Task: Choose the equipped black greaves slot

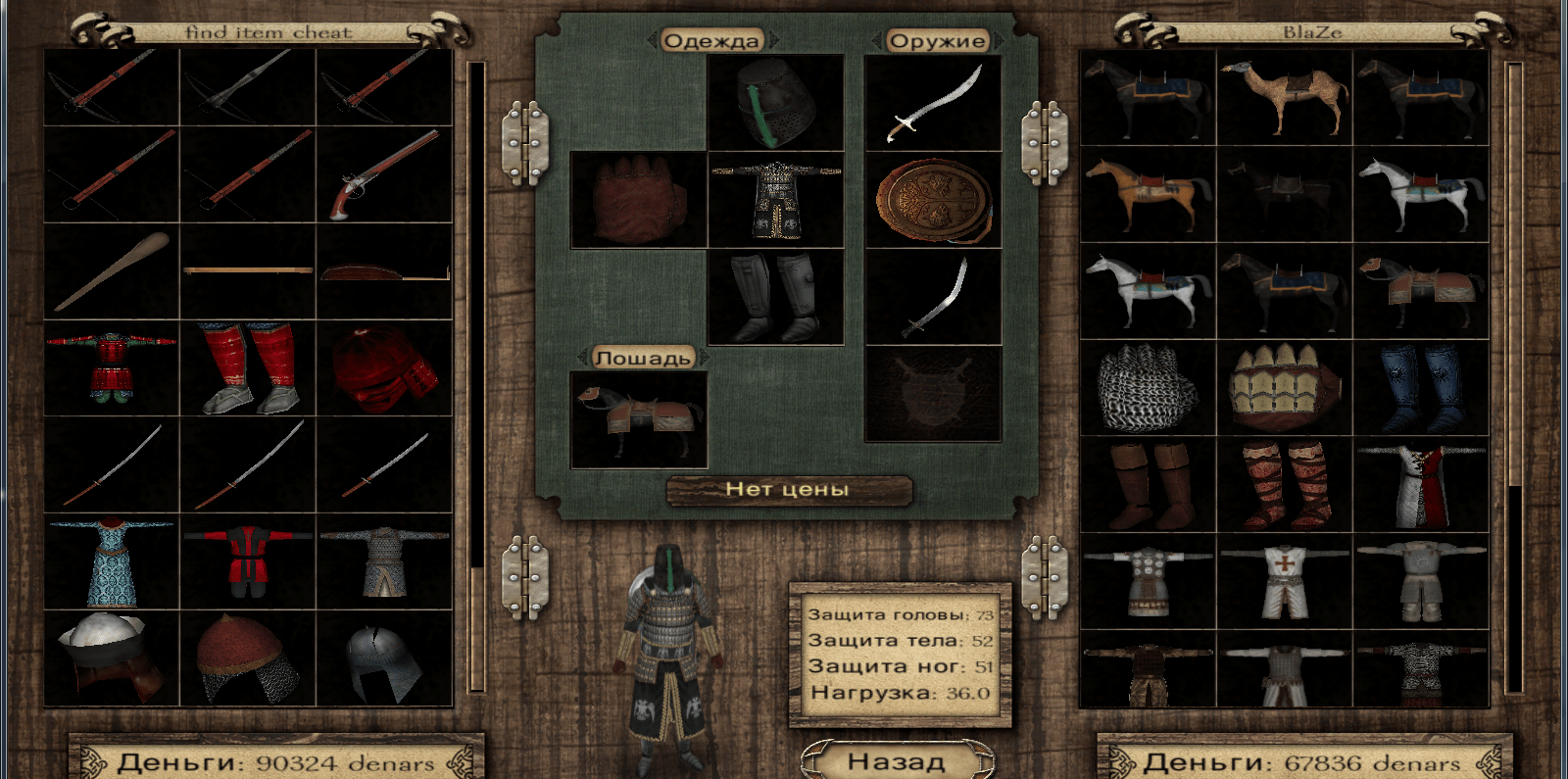Action: click(775, 297)
